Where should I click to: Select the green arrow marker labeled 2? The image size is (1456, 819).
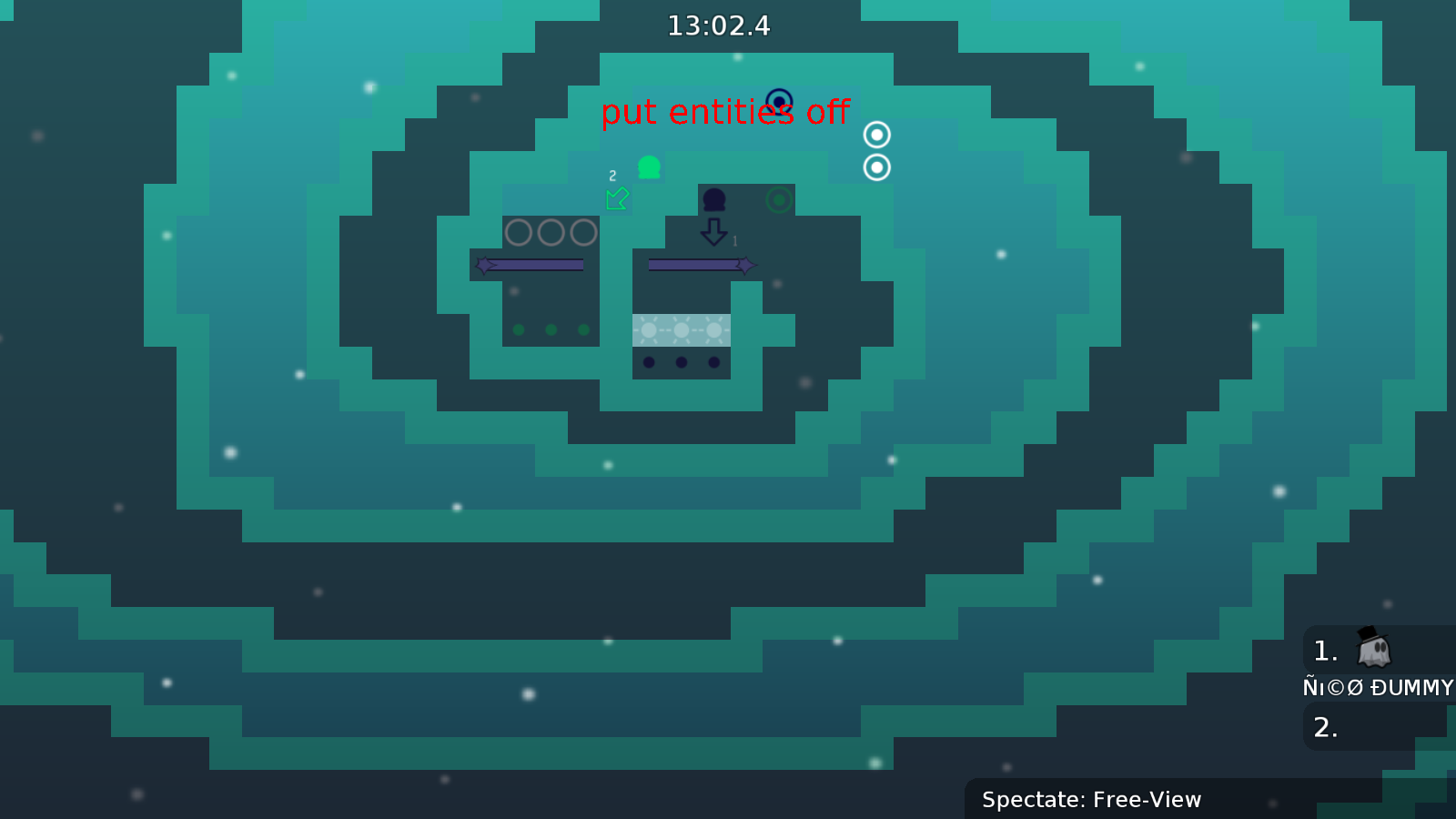click(x=617, y=198)
